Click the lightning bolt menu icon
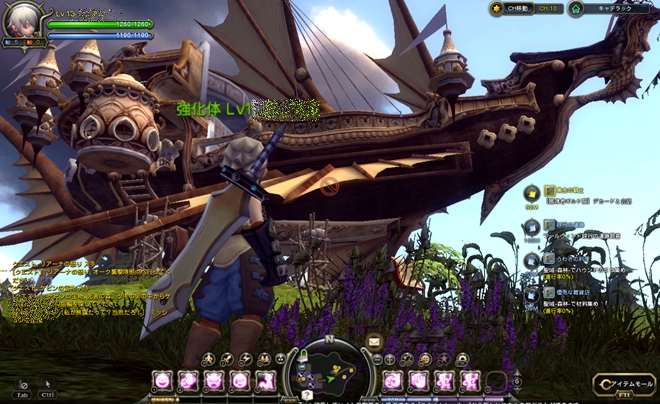 point(249,358)
